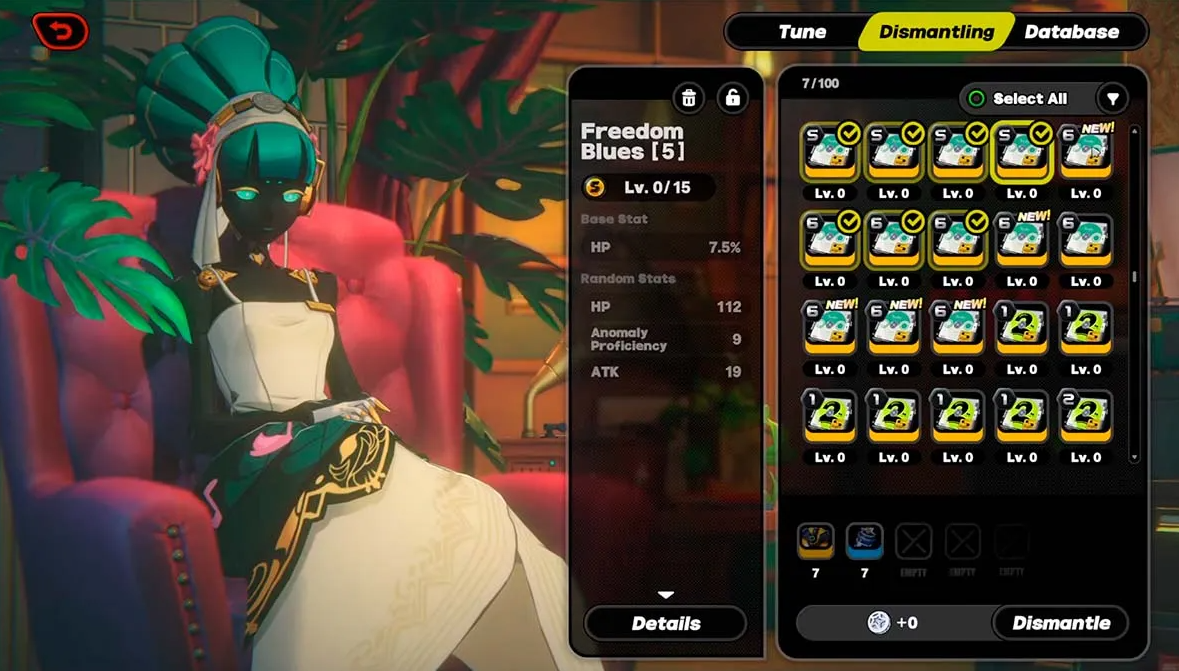Open the filter funnel dropdown
The width and height of the screenshot is (1179, 671).
1112,98
